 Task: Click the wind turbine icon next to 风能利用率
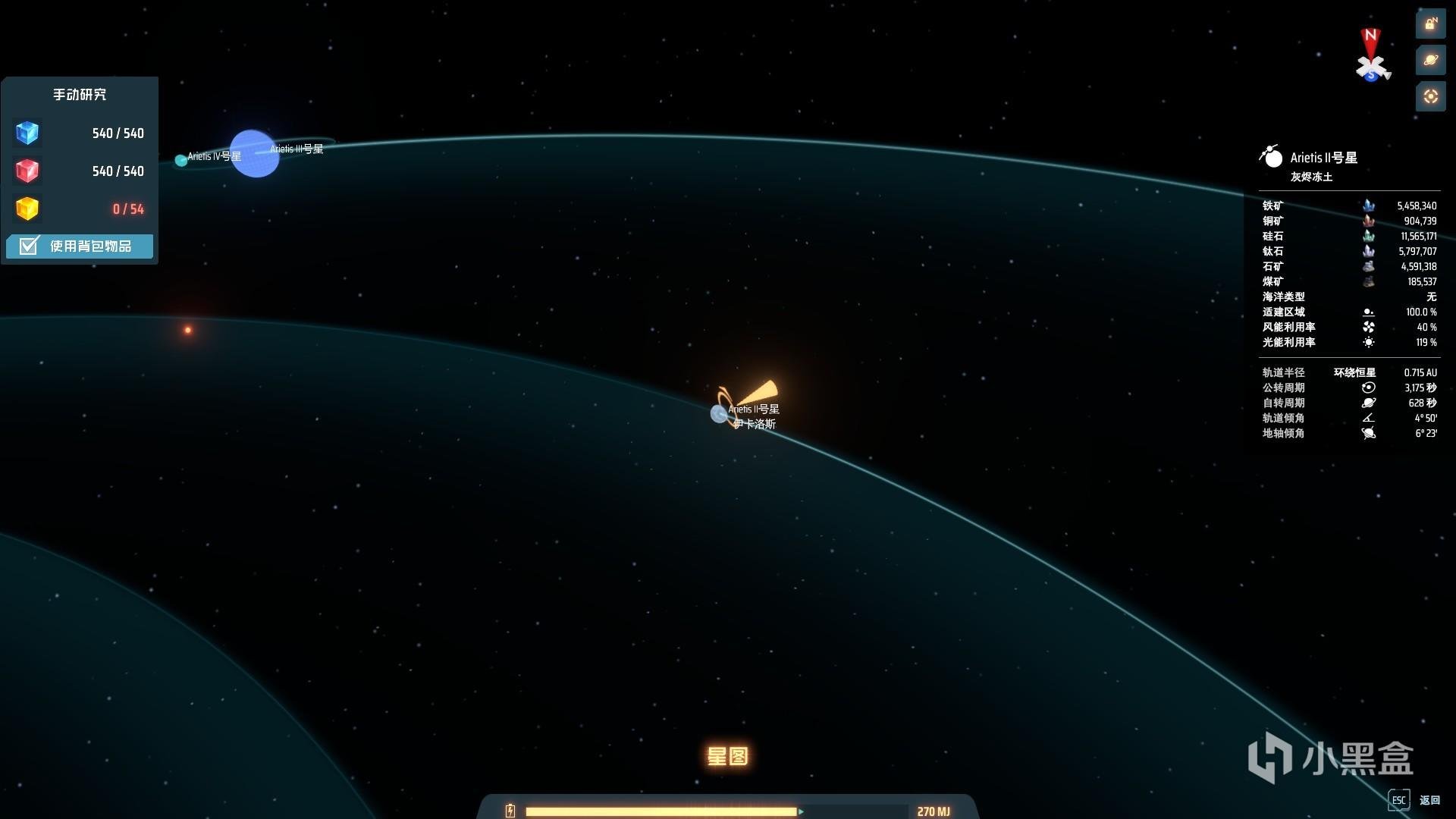coord(1368,327)
